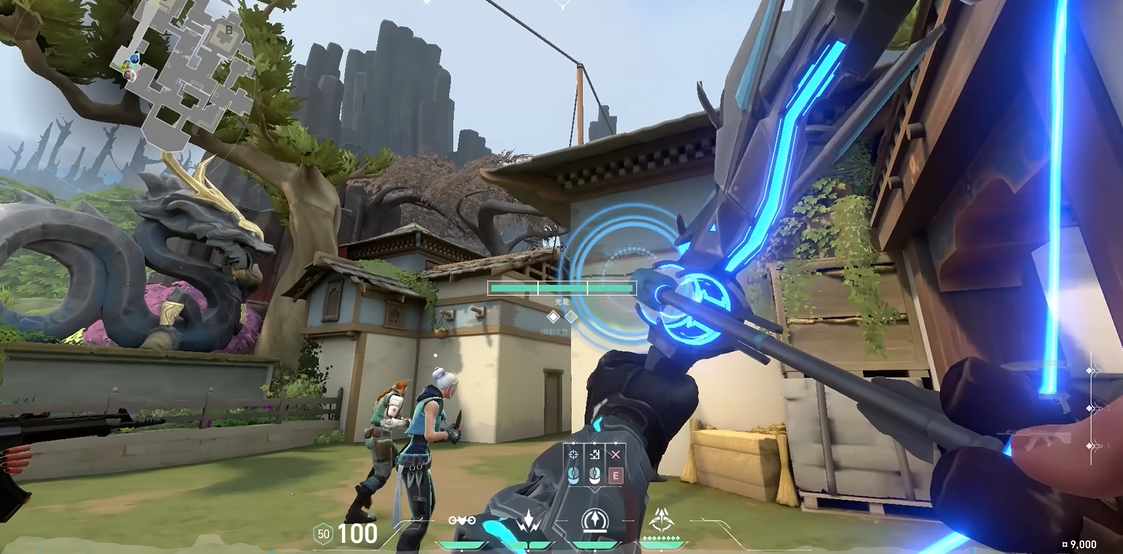The height and width of the screenshot is (554, 1123).
Task: Click the minimap of the map layout
Action: tap(187, 72)
